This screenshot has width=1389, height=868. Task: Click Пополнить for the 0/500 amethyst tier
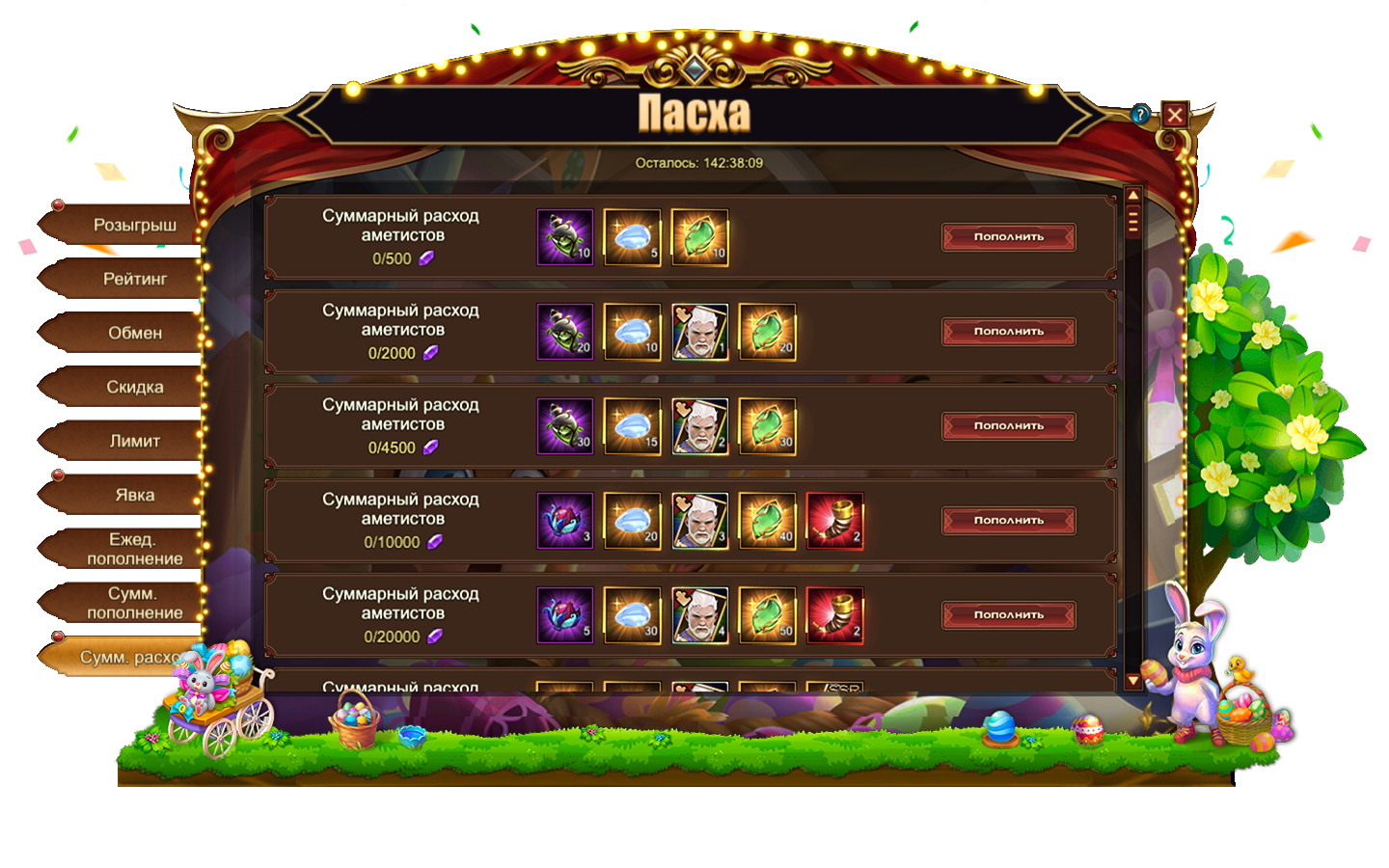coord(1008,237)
